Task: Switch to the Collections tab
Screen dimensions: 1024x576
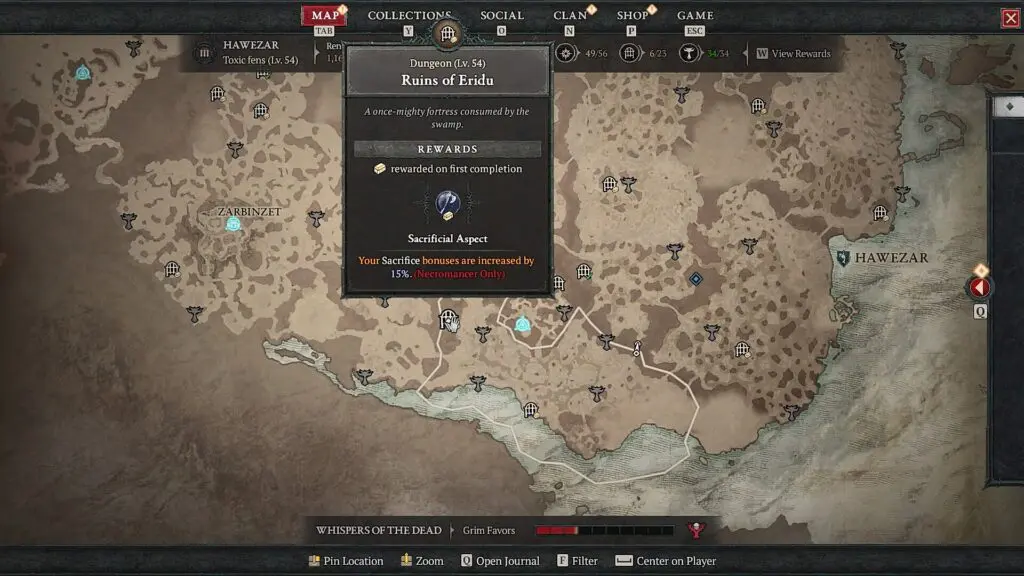Action: [x=409, y=16]
